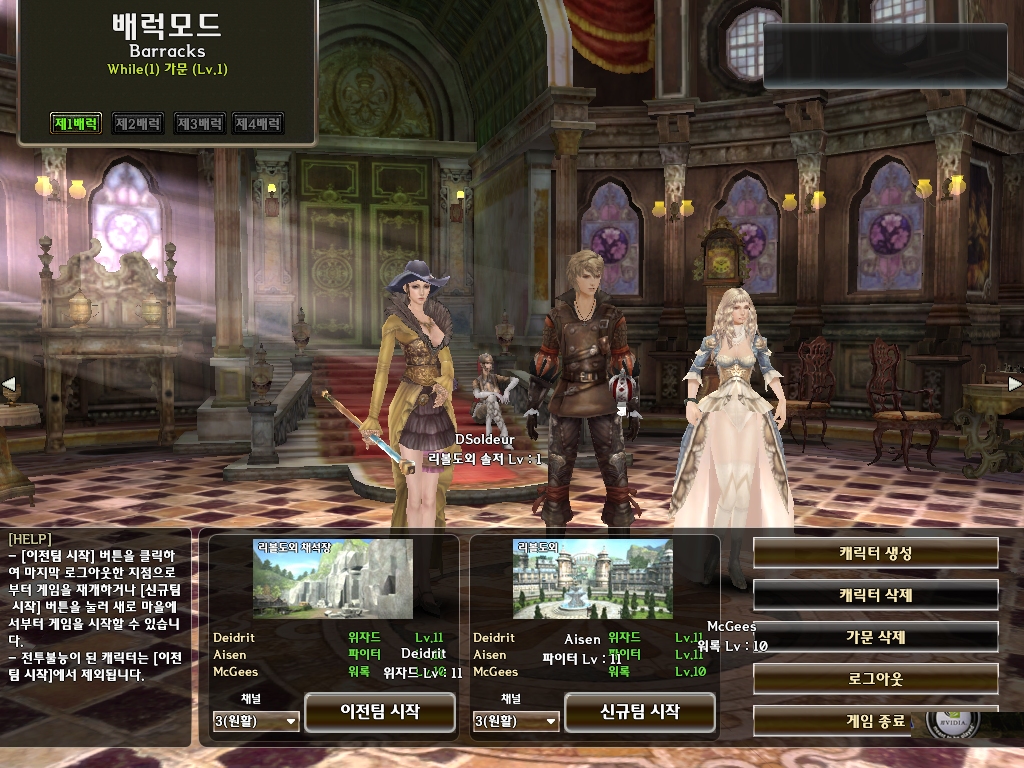Click the 이전팀 시작 button
This screenshot has height=768, width=1024.
[380, 712]
